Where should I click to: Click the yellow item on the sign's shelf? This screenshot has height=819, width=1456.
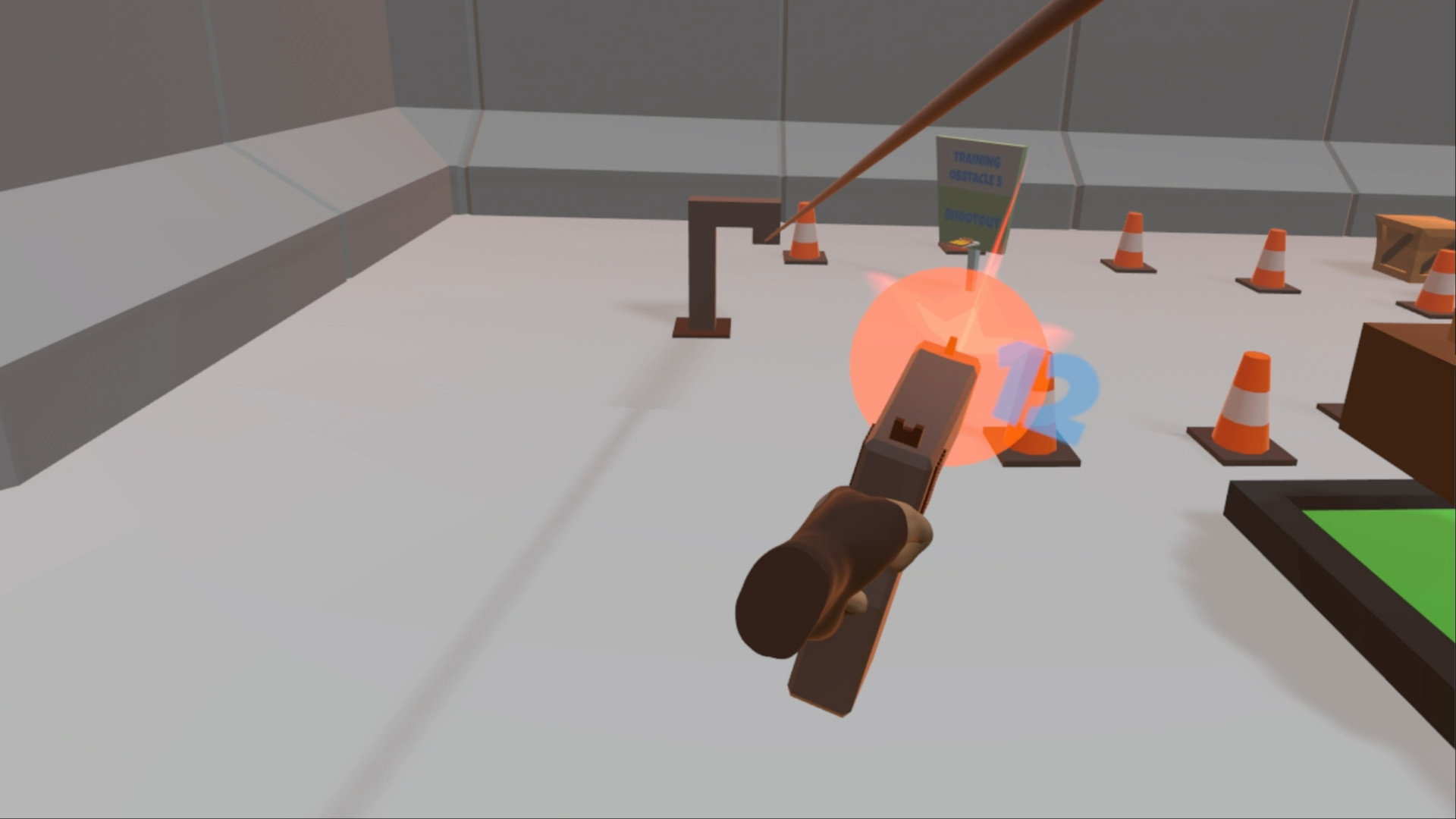point(959,243)
